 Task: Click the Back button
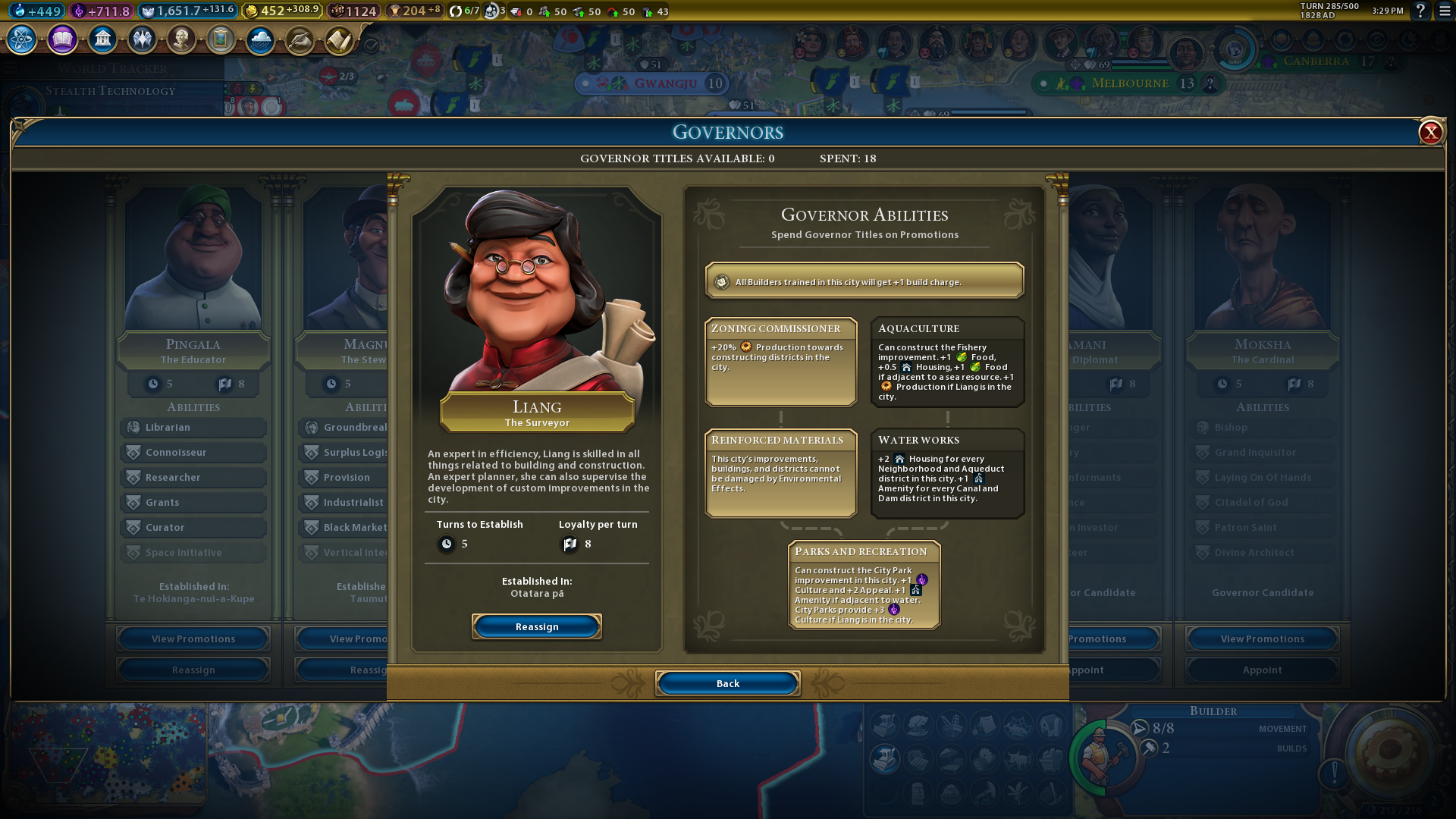coord(727,683)
